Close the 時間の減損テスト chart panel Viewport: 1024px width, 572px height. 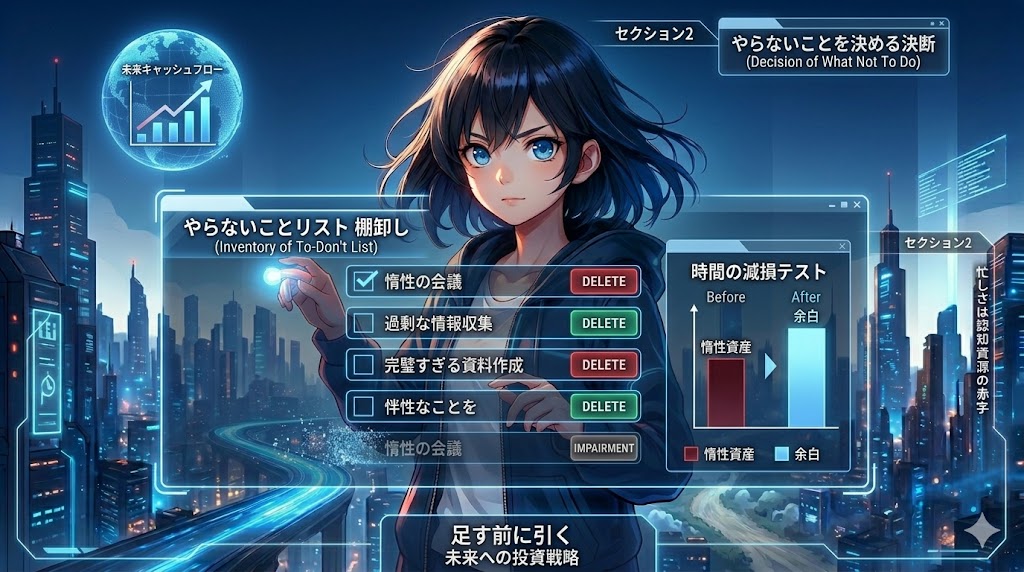[843, 246]
